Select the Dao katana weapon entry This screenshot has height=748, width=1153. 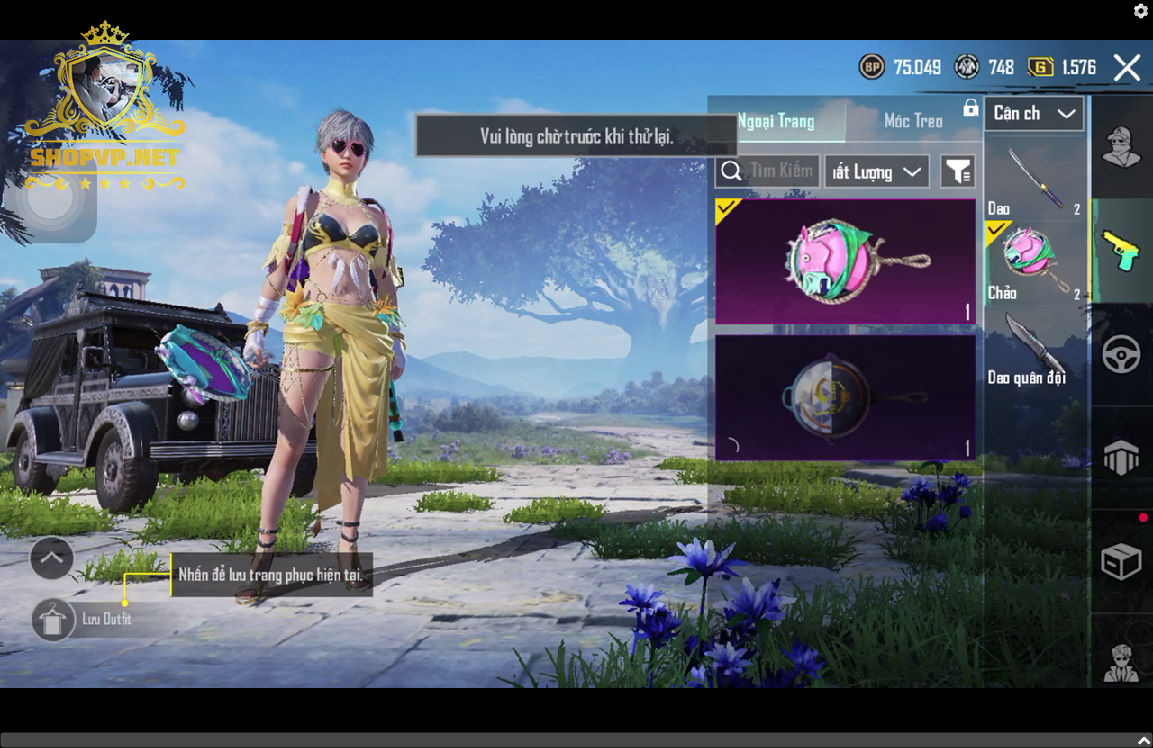[x=1034, y=180]
